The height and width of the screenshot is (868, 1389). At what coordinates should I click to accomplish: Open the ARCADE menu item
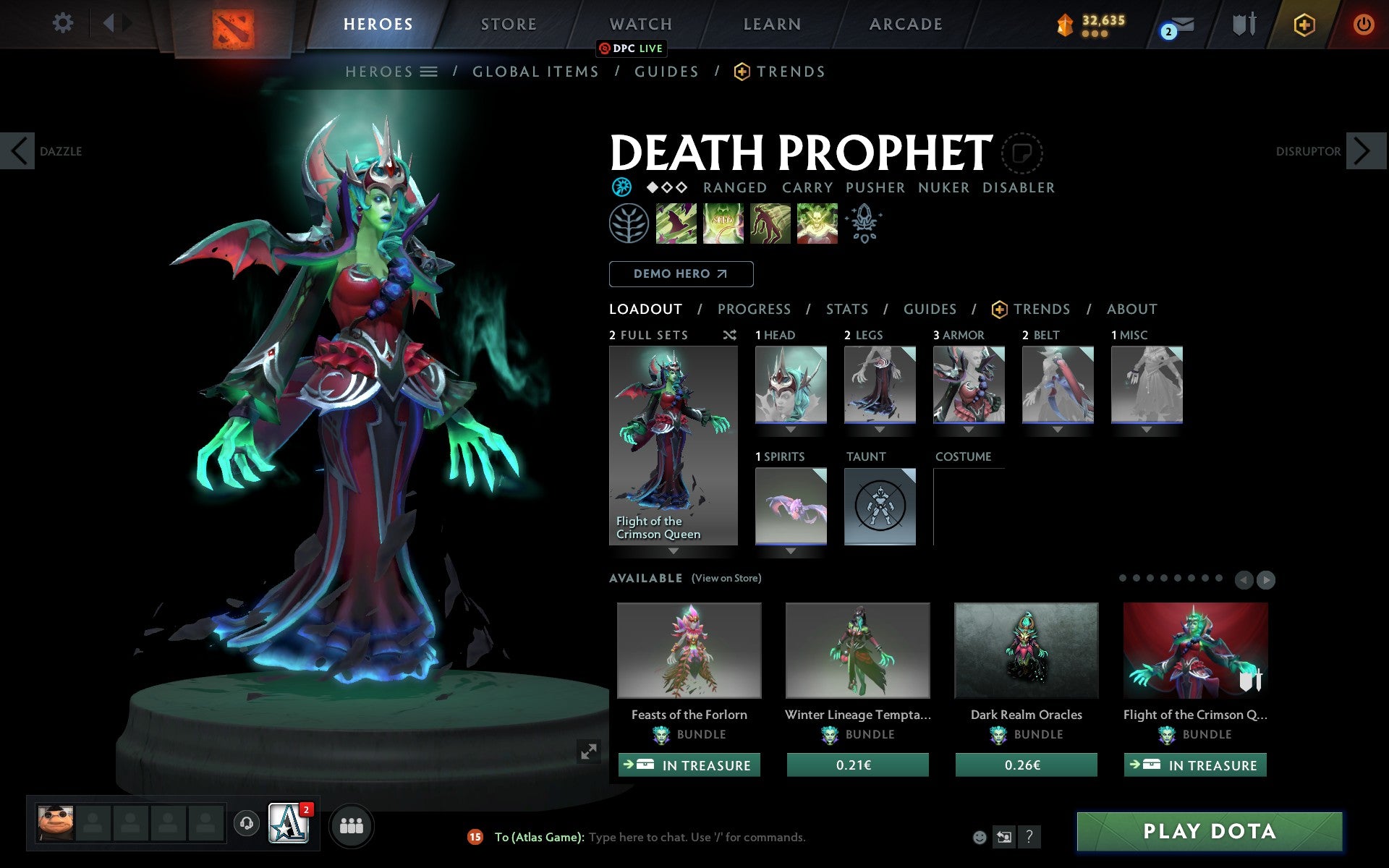pyautogui.click(x=904, y=24)
